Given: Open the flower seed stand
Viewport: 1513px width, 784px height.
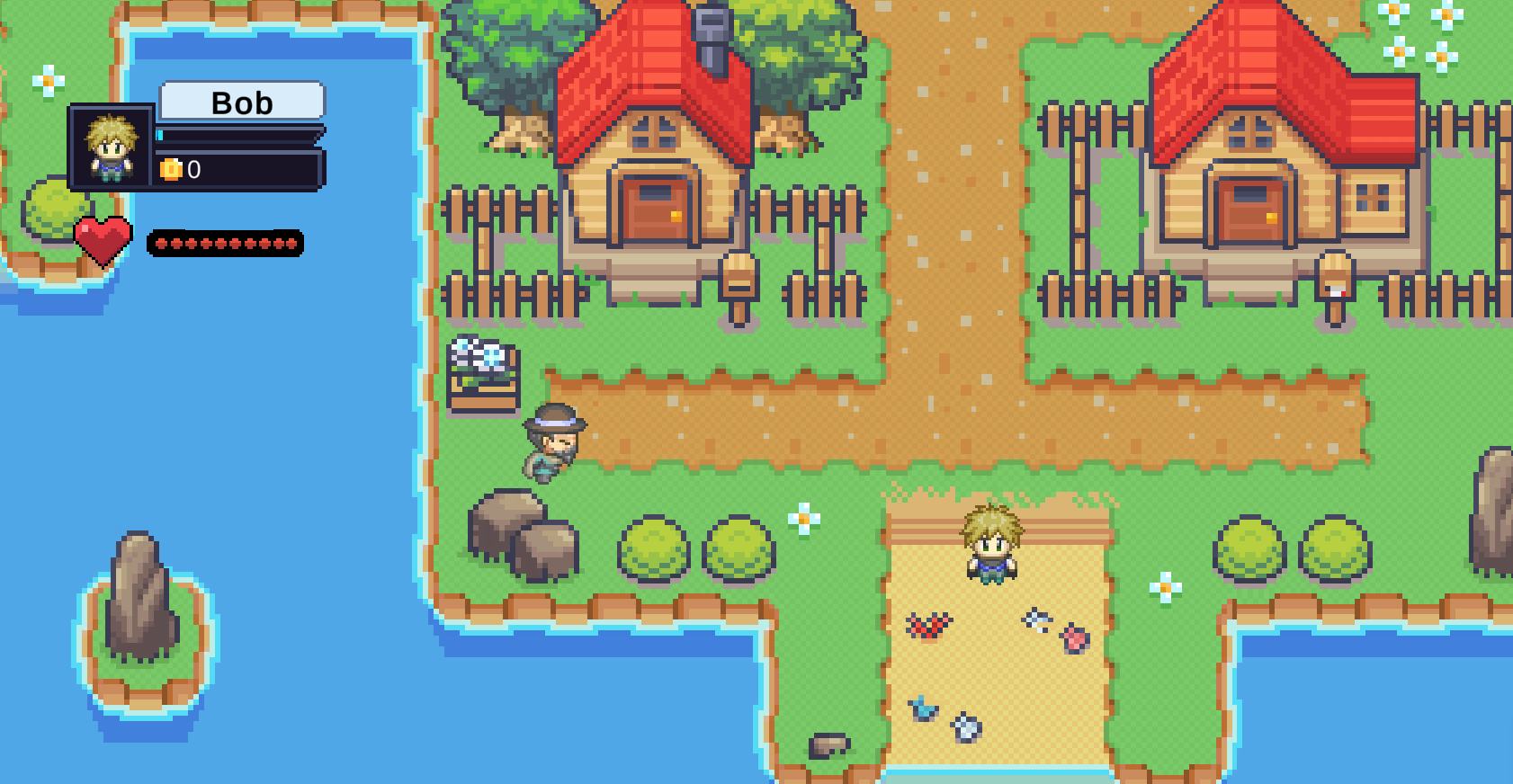Looking at the screenshot, I should [483, 373].
